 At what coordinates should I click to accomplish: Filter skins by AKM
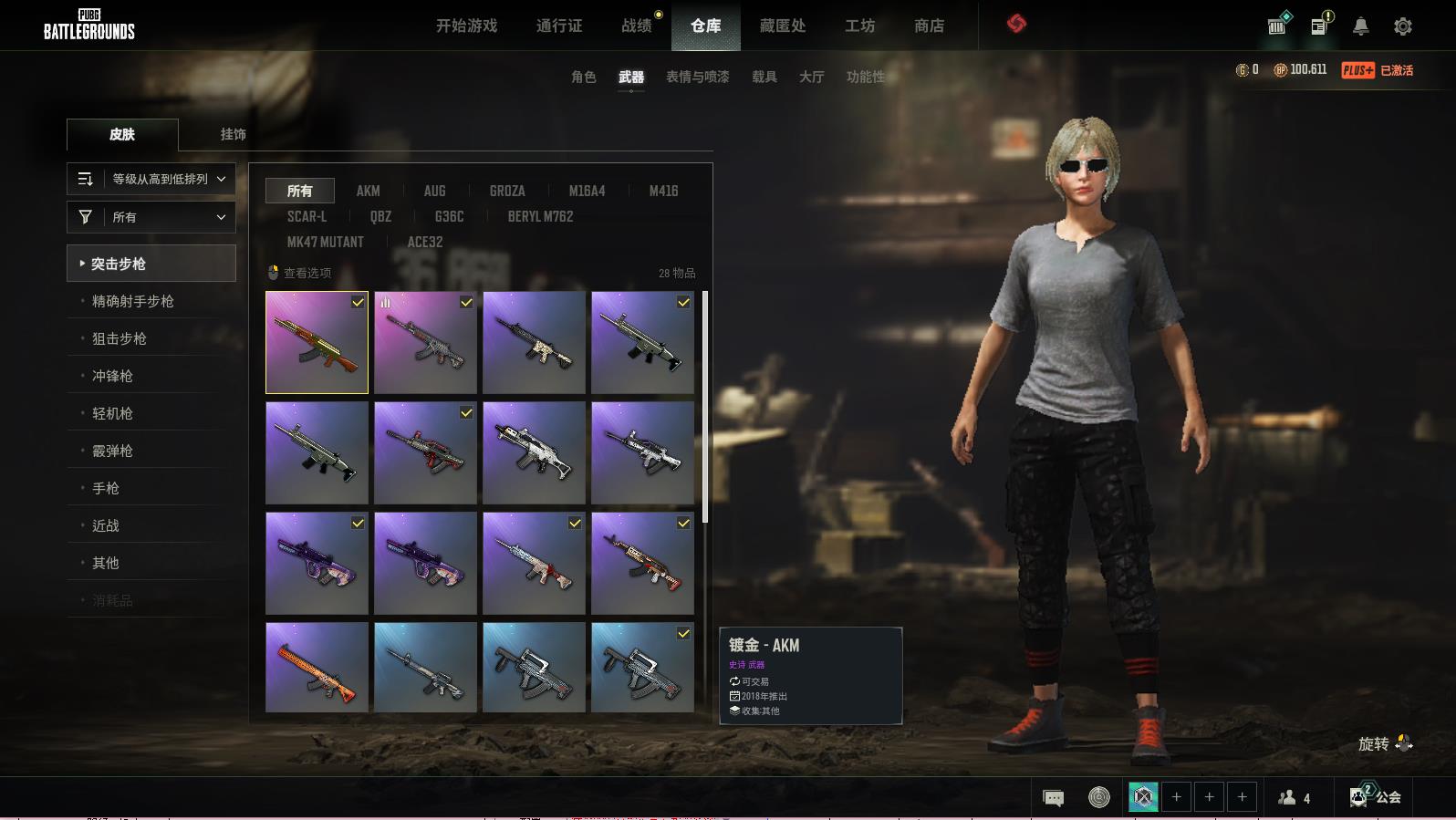(x=368, y=191)
